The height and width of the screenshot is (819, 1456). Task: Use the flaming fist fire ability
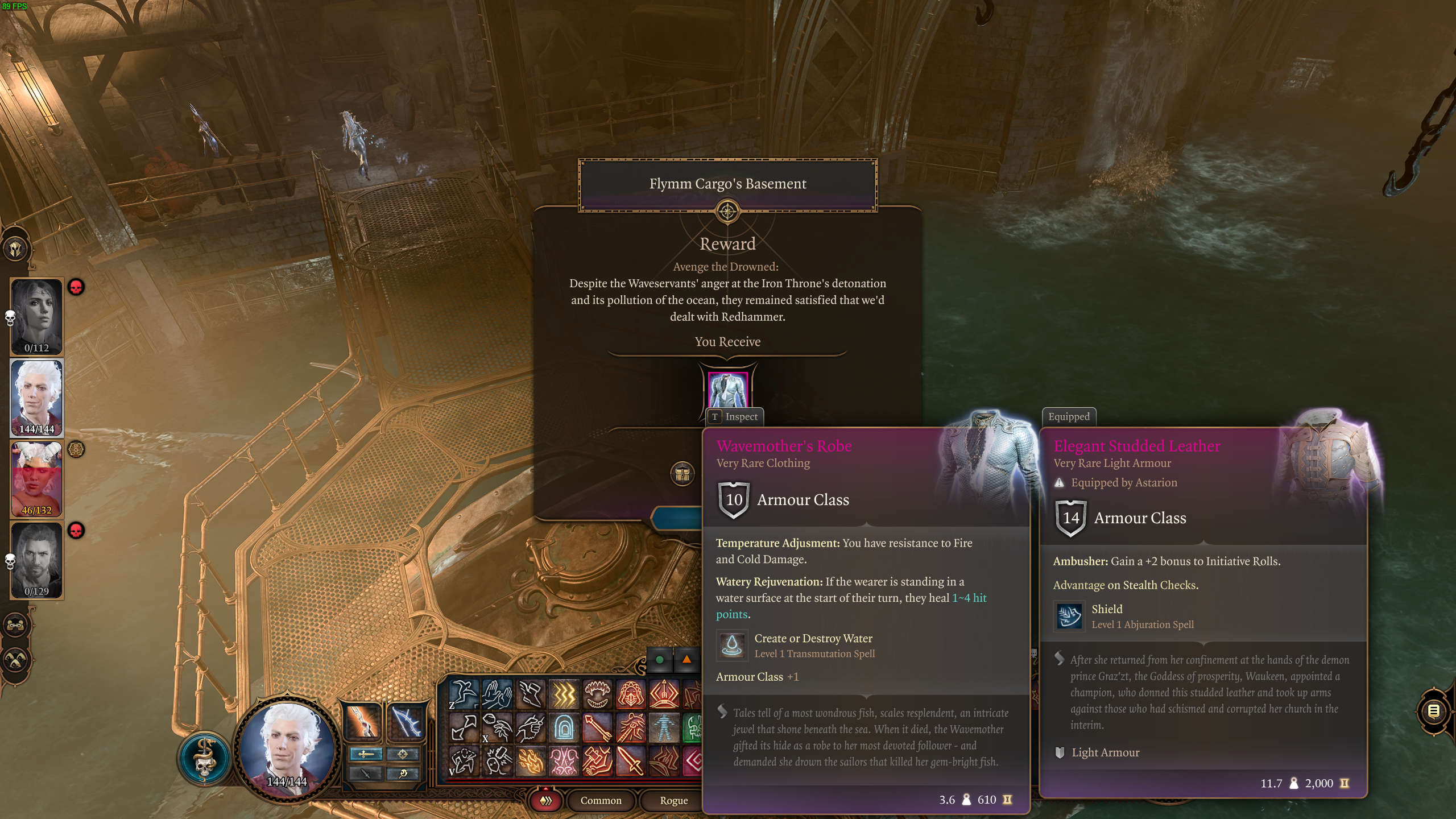click(530, 761)
